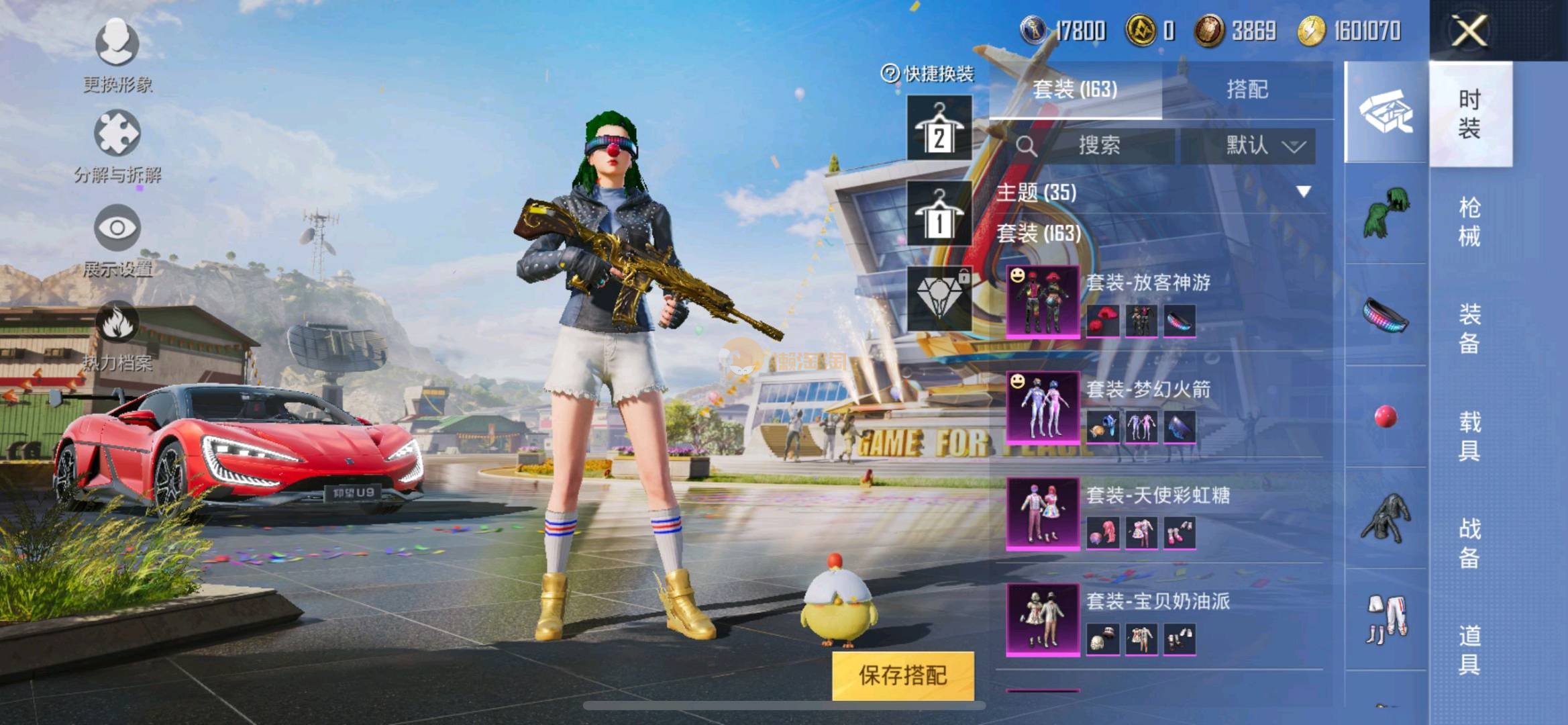Select quick-change outfit preset 1
The height and width of the screenshot is (725, 1568).
pyautogui.click(x=939, y=213)
